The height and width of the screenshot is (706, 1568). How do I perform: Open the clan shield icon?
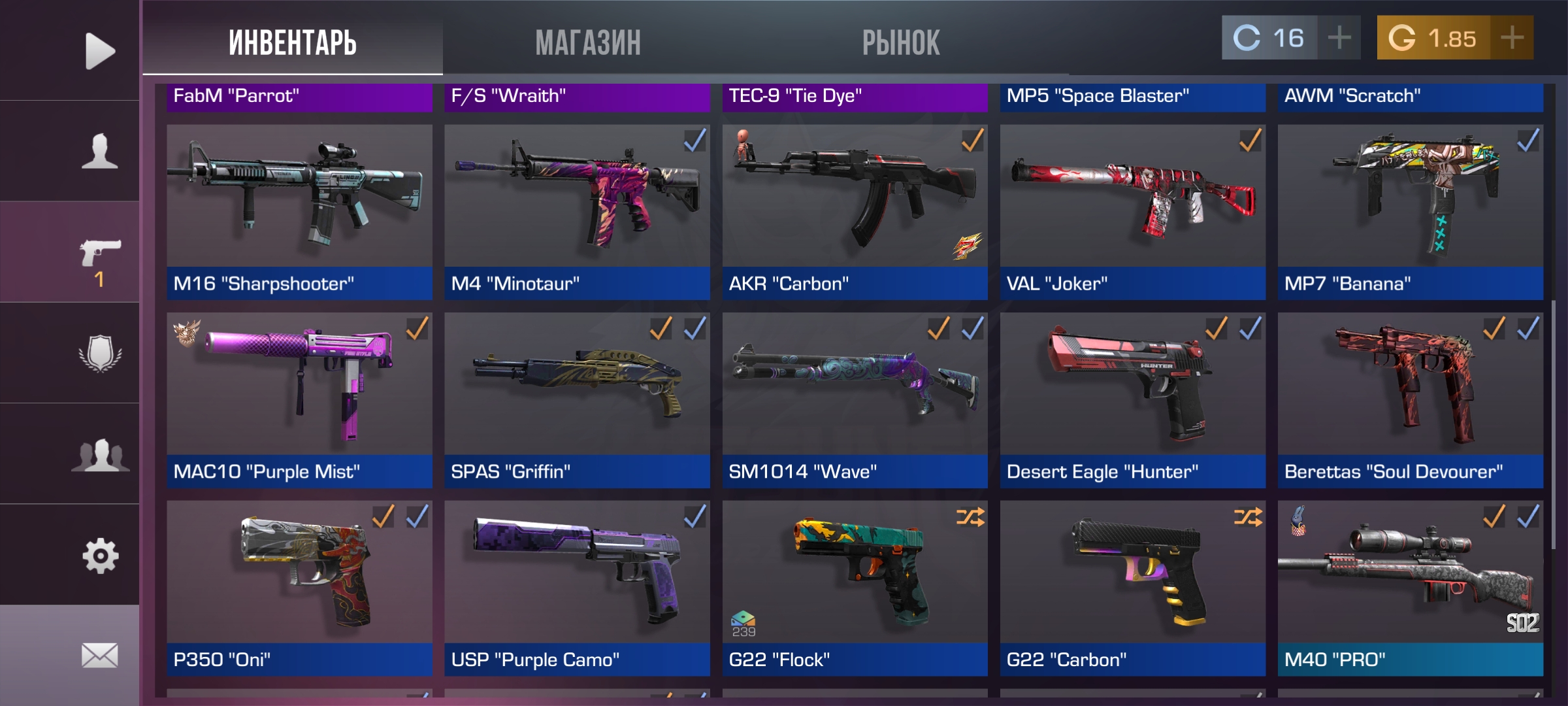[99, 354]
